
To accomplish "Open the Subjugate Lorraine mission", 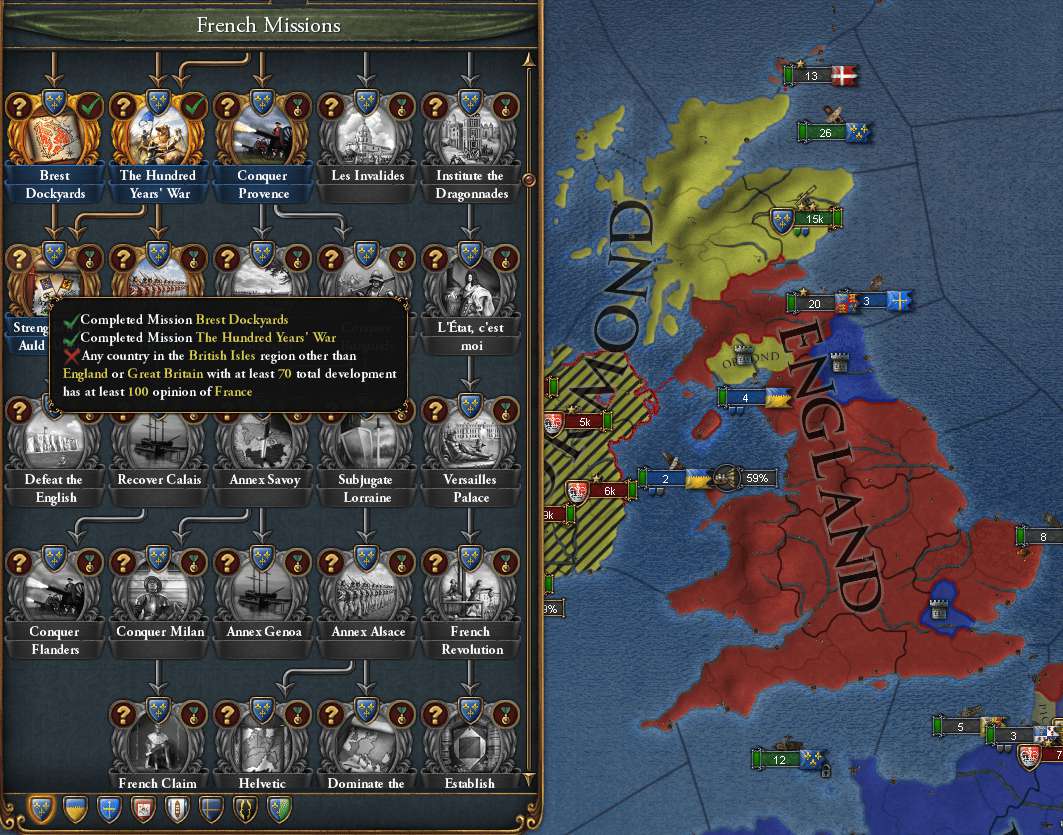I will pyautogui.click(x=367, y=438).
